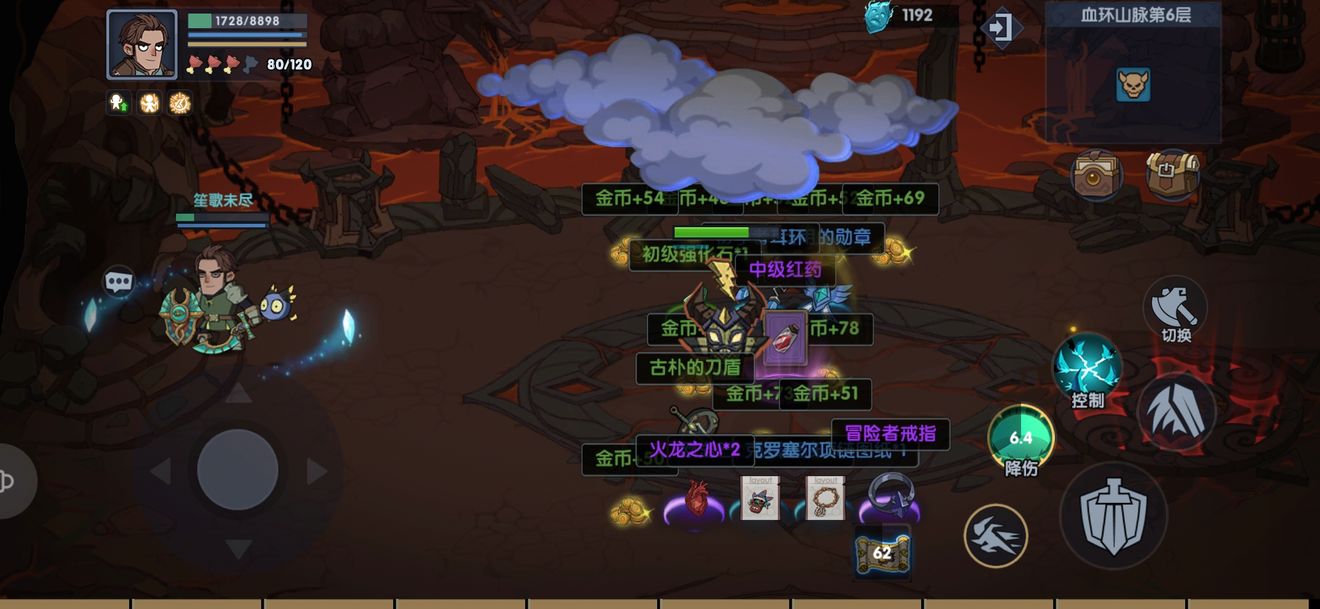Open the camera chest icon
The image size is (1320, 609).
tap(1097, 176)
